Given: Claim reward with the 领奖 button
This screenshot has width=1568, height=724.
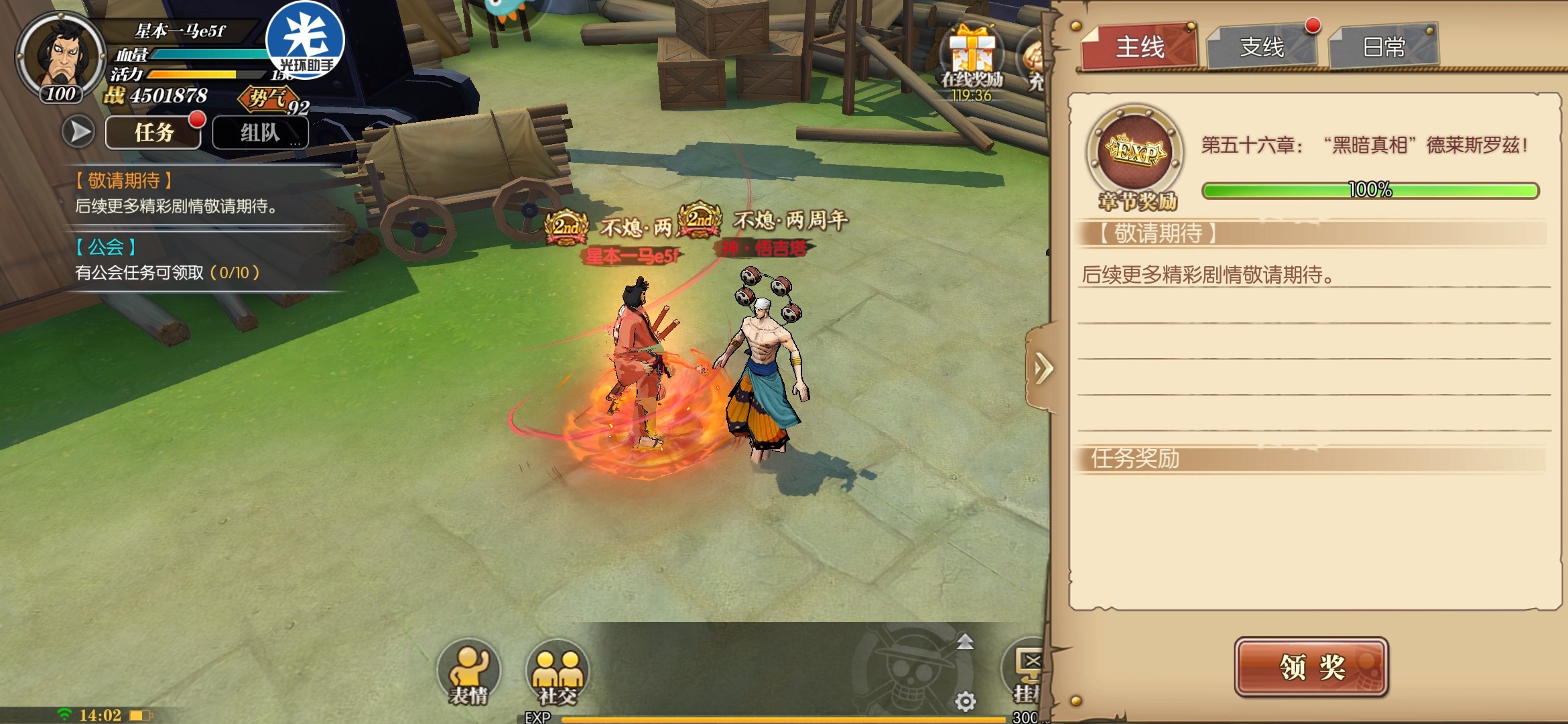Looking at the screenshot, I should point(1311,667).
